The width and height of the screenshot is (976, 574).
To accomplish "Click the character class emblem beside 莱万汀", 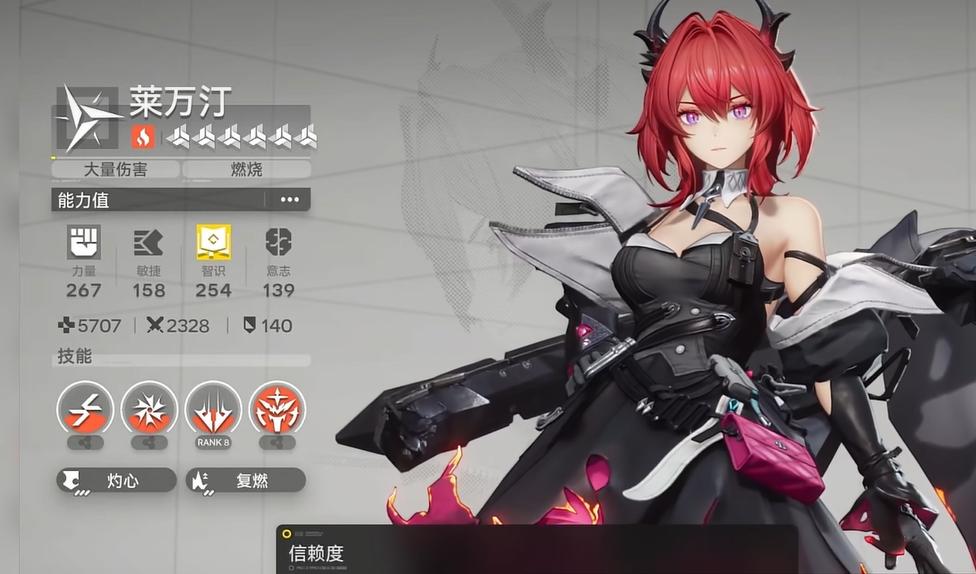I will point(88,118).
